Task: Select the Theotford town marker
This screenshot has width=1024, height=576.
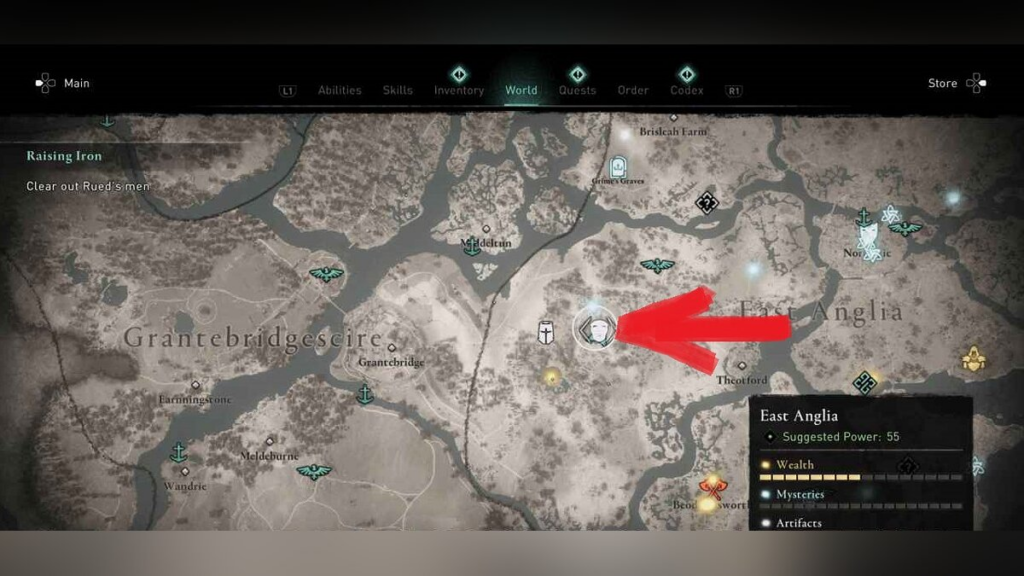Action: coord(741,367)
